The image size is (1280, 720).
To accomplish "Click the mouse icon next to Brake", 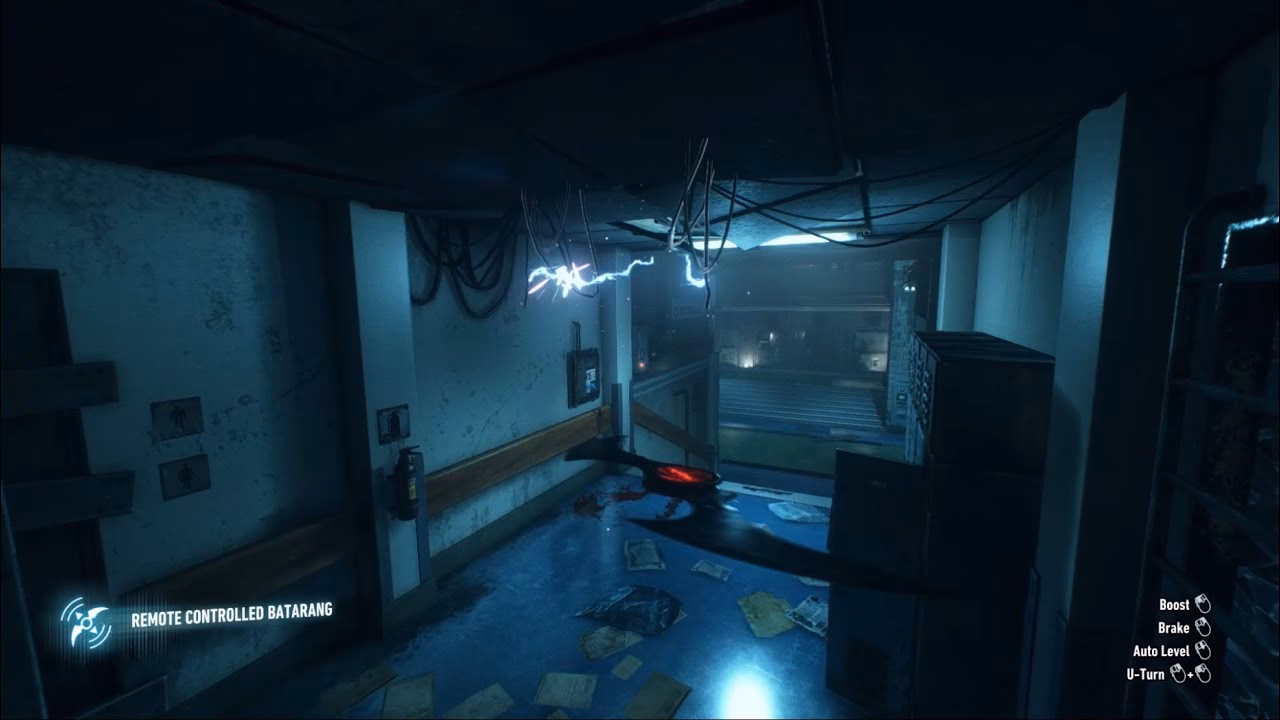I will [x=1204, y=628].
